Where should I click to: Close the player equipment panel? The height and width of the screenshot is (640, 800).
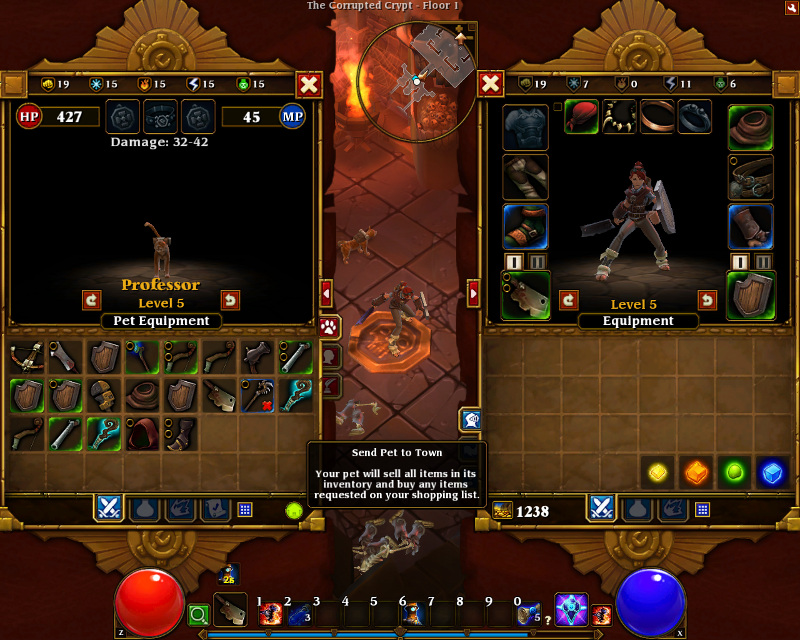coord(491,83)
